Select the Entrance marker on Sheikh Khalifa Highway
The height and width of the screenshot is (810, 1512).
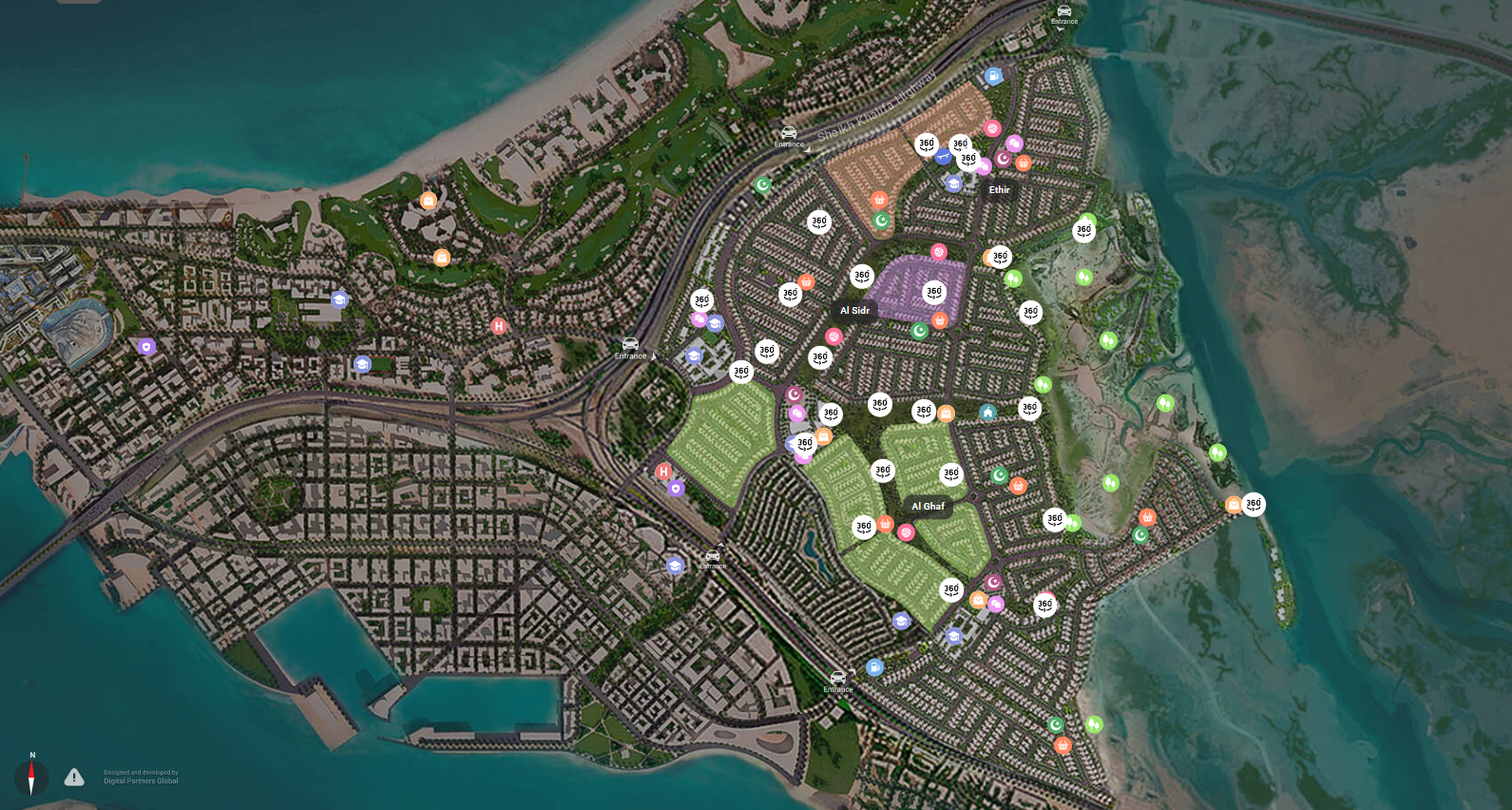tap(789, 136)
